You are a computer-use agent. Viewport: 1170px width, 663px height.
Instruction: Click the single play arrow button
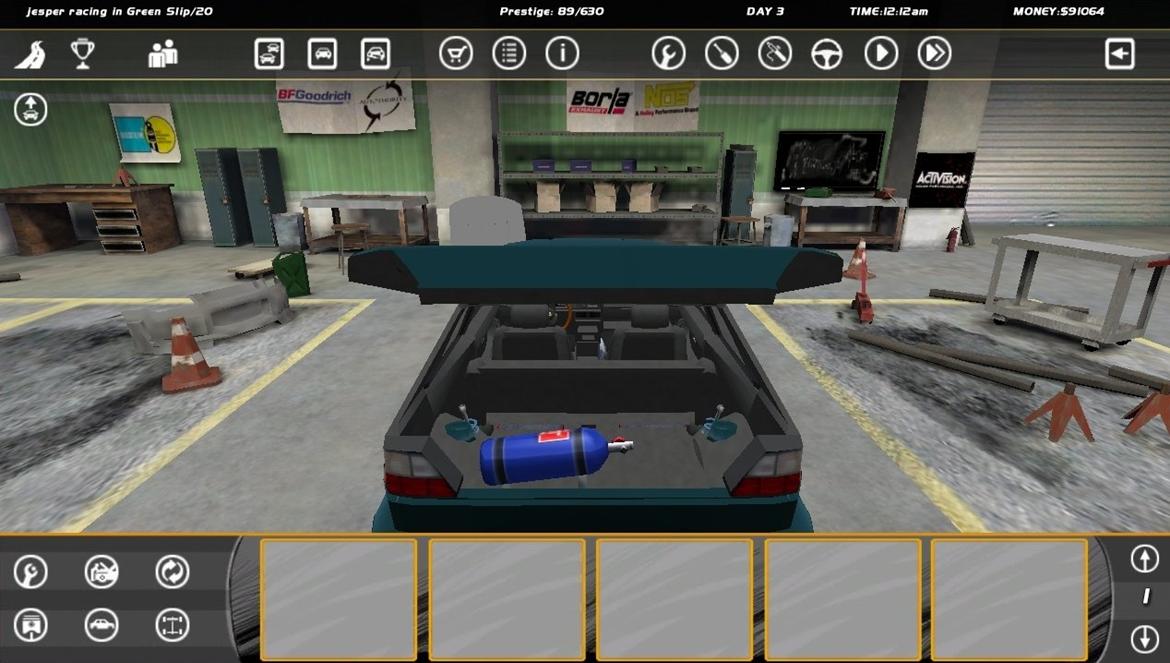881,54
